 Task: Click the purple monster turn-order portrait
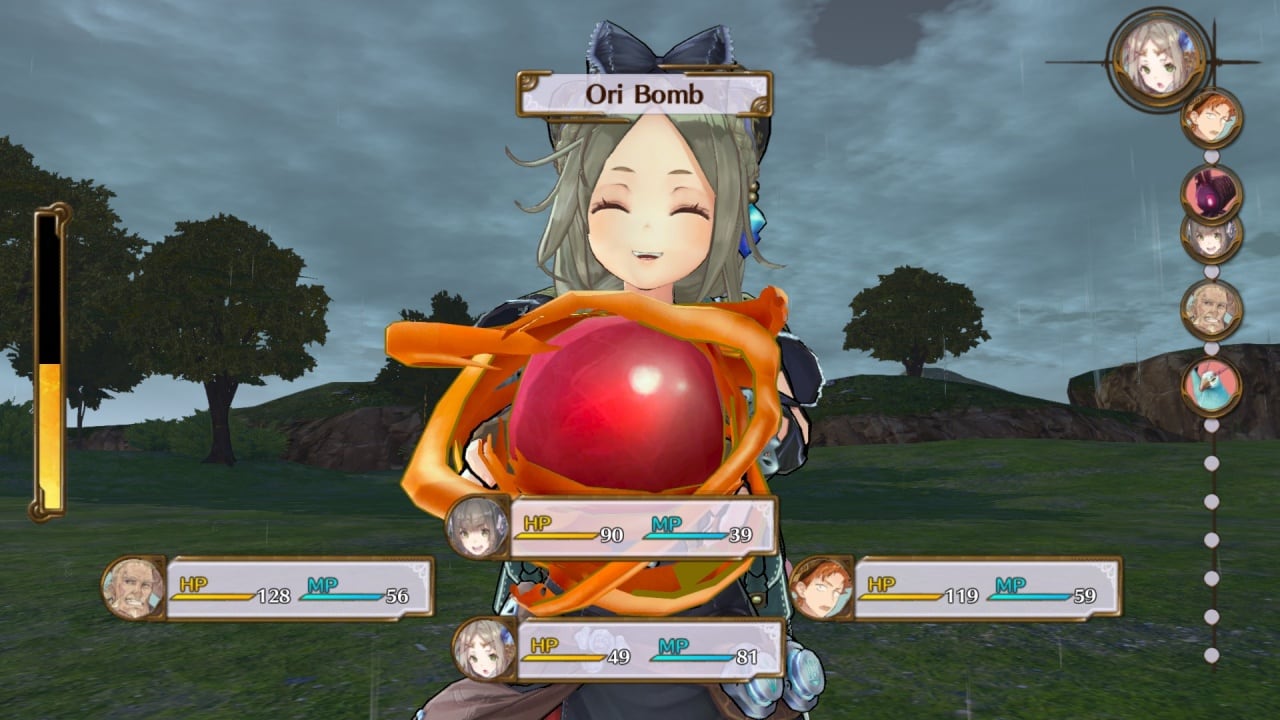pos(1211,193)
